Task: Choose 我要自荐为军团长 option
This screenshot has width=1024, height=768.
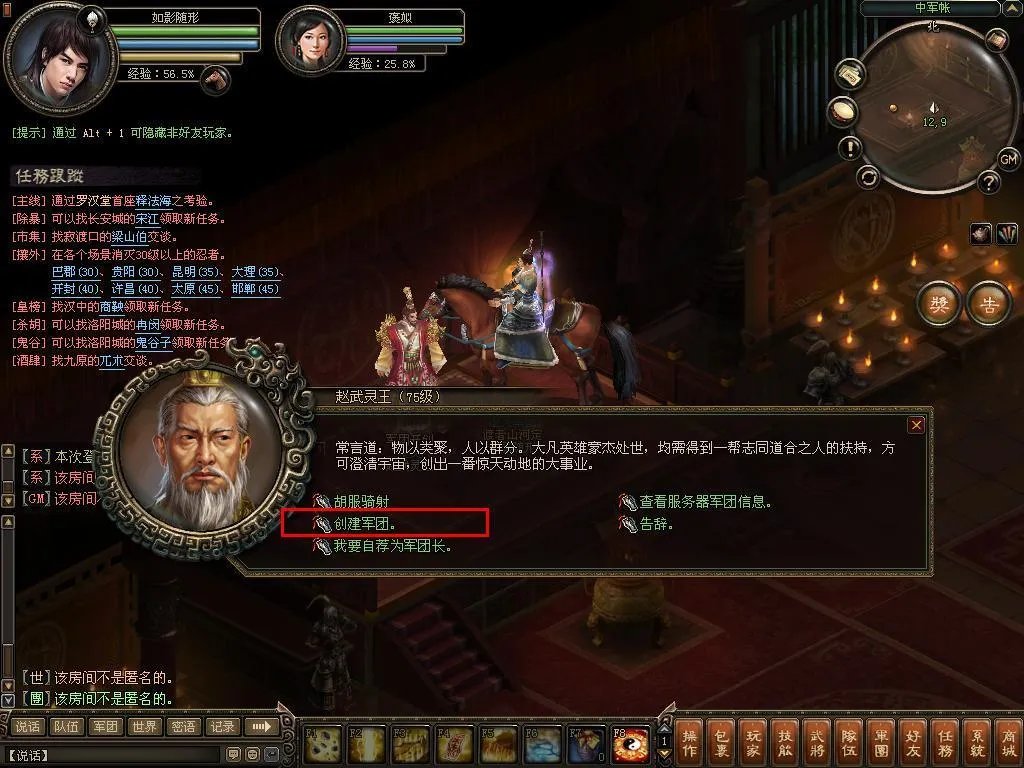Action: tap(392, 546)
